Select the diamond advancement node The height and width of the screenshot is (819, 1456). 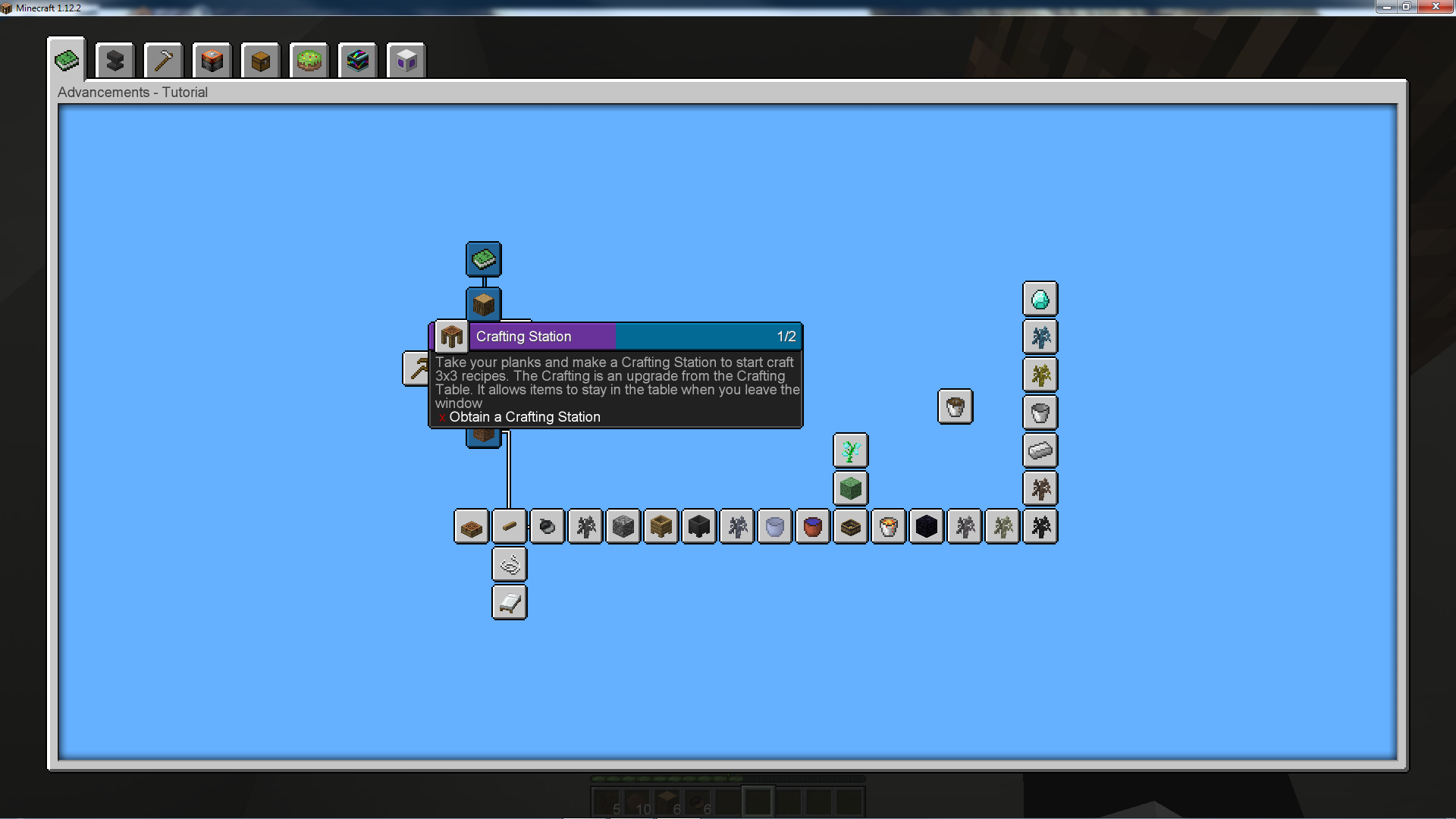coord(1040,299)
